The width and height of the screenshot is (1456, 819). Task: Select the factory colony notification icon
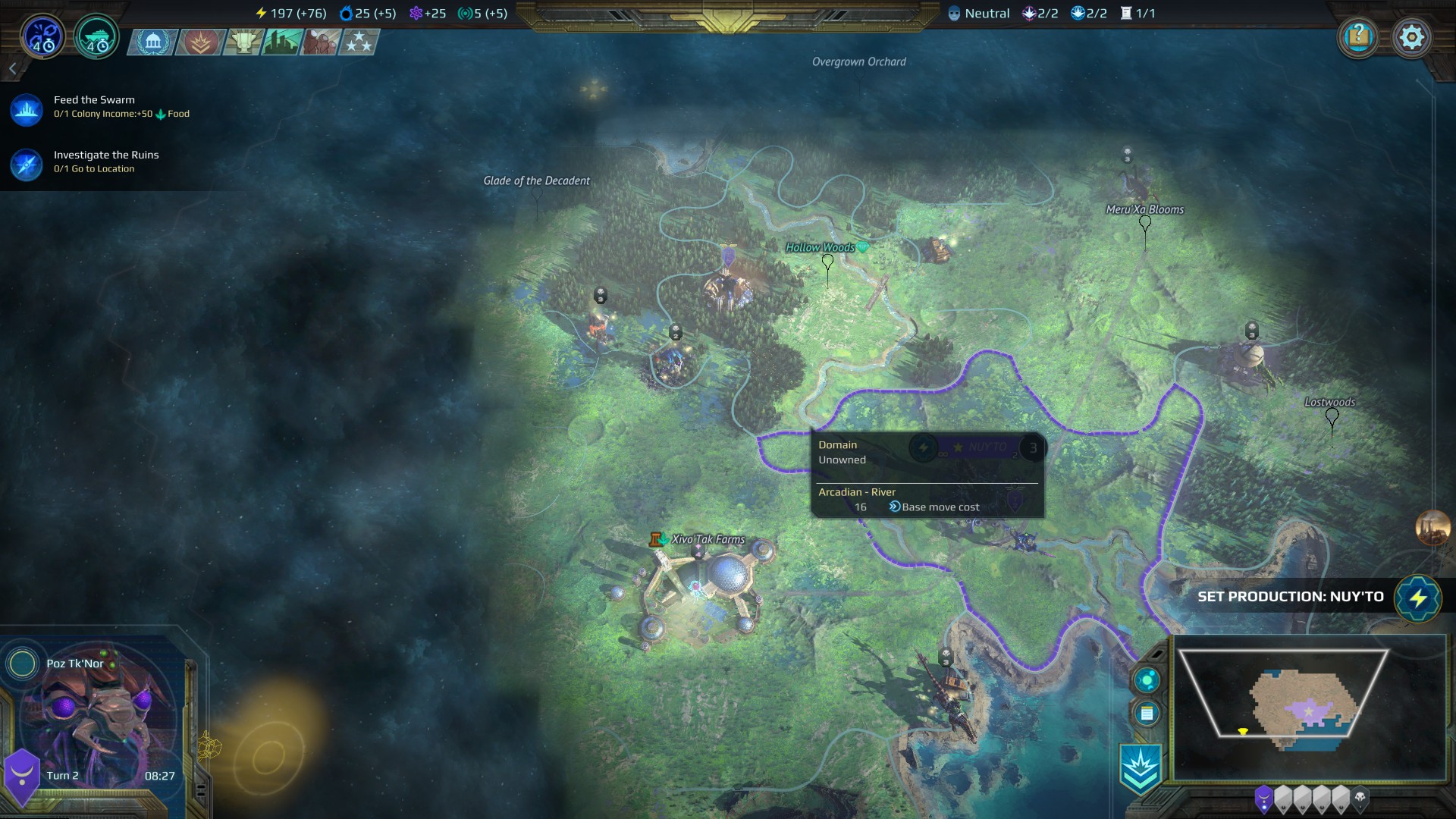(x=1432, y=528)
